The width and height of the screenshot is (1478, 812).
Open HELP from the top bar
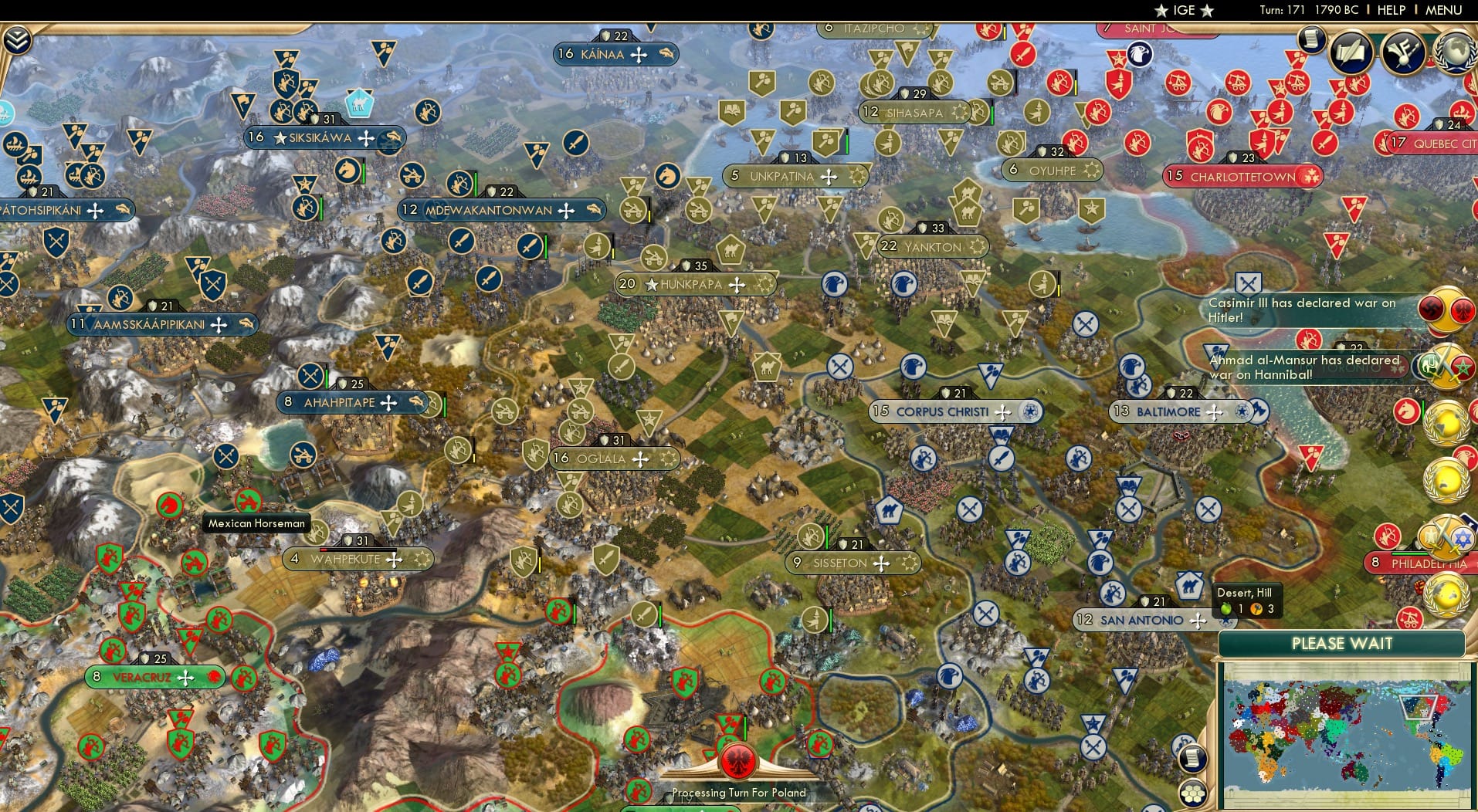point(1392,10)
